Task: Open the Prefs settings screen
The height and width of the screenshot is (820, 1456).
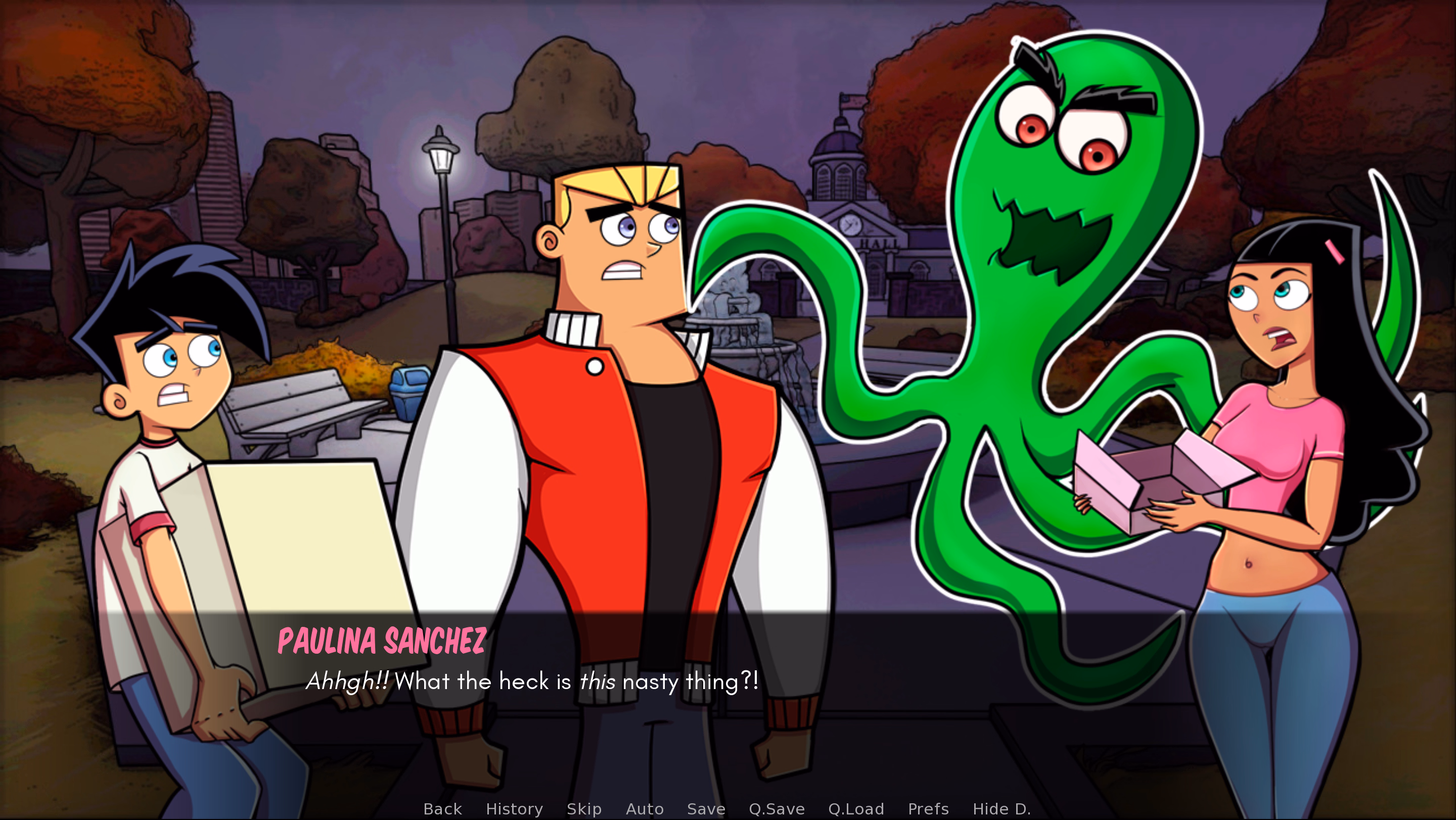Action: [928, 809]
